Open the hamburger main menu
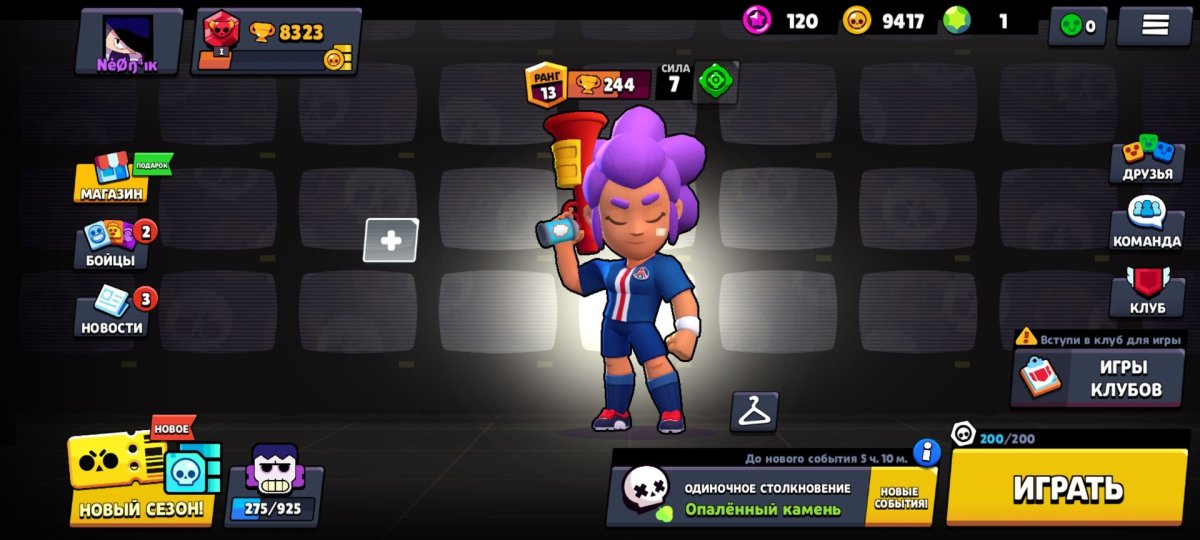Viewport: 1200px width, 540px height. tap(1154, 26)
